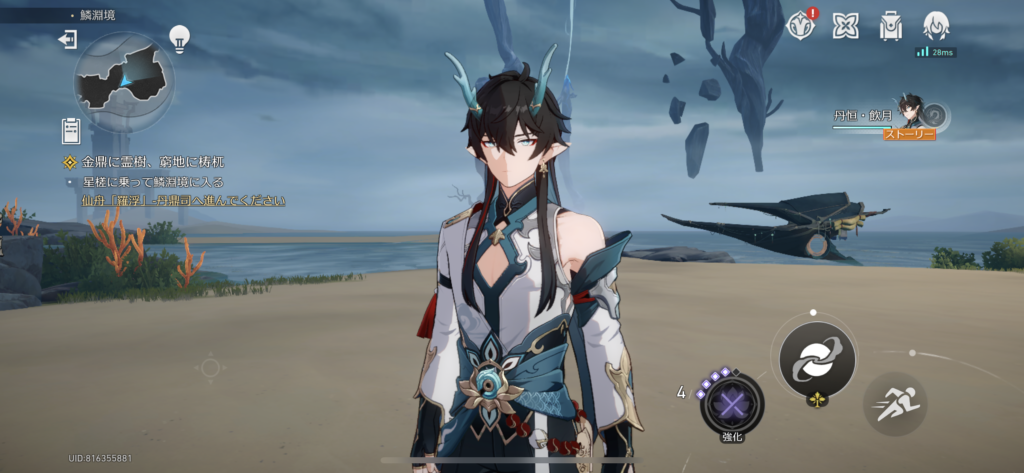This screenshot has height=473, width=1024.
Task: Tap the exit door icon beside the minimap
Action: (68, 40)
